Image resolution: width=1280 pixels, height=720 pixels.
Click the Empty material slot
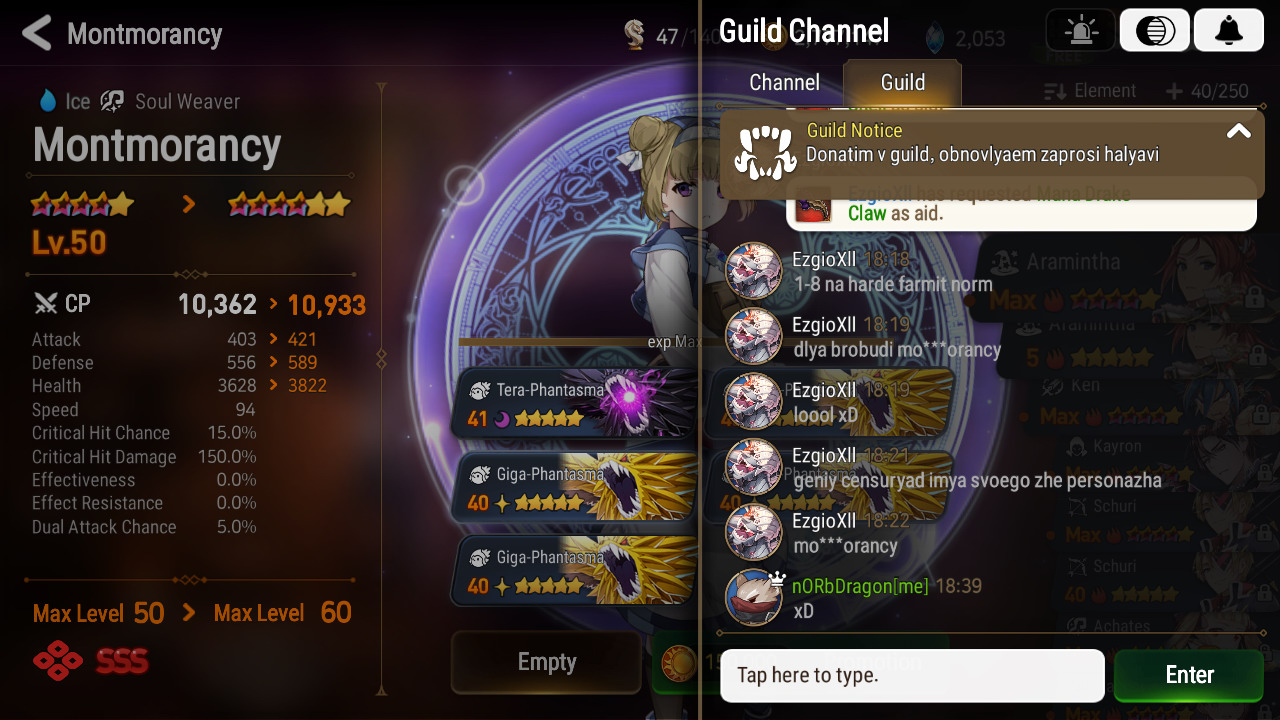pos(546,662)
